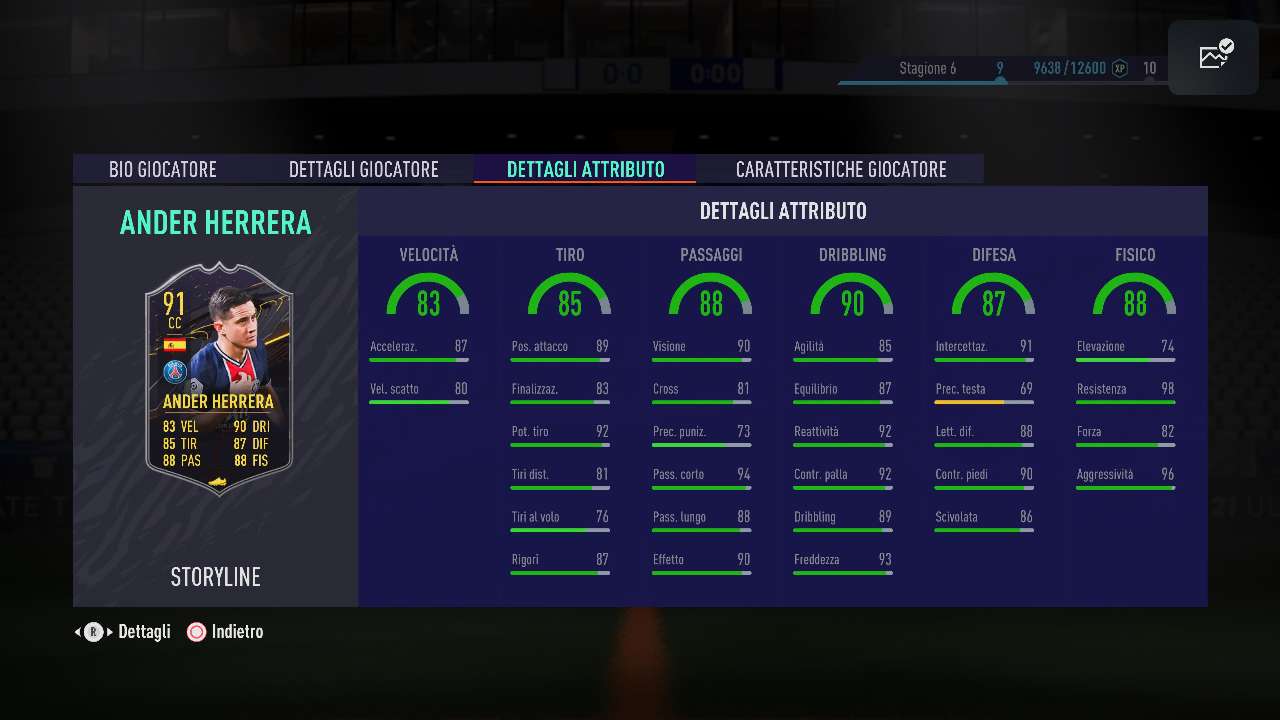Open the Dettagli Giocatore tab
Screen dimensions: 1280x720
pyautogui.click(x=363, y=169)
